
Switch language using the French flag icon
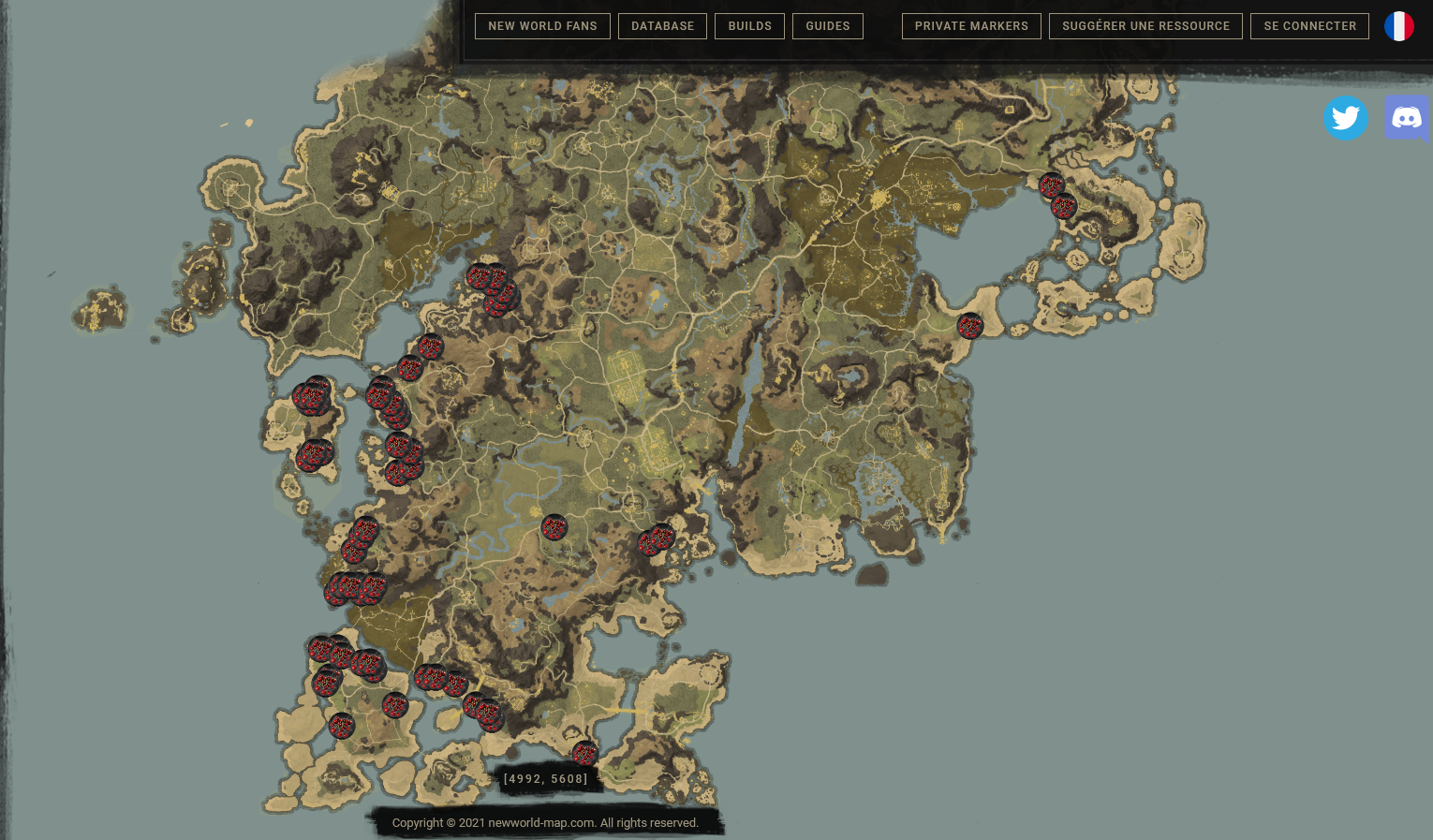coord(1399,26)
